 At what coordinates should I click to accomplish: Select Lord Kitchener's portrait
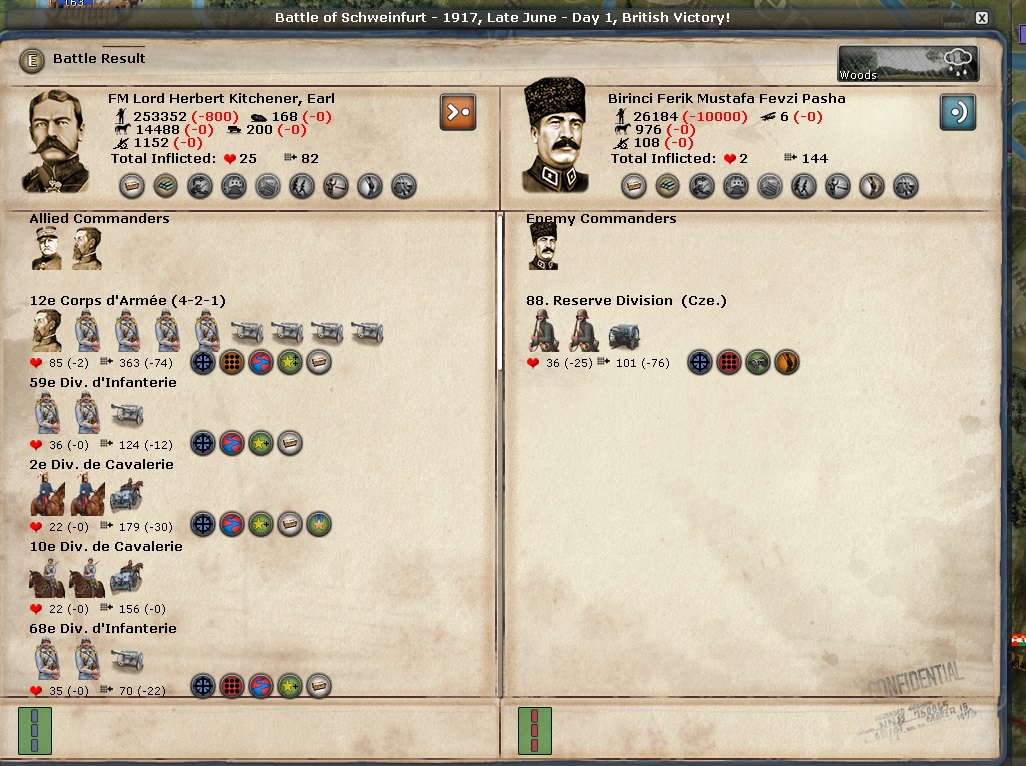59,141
